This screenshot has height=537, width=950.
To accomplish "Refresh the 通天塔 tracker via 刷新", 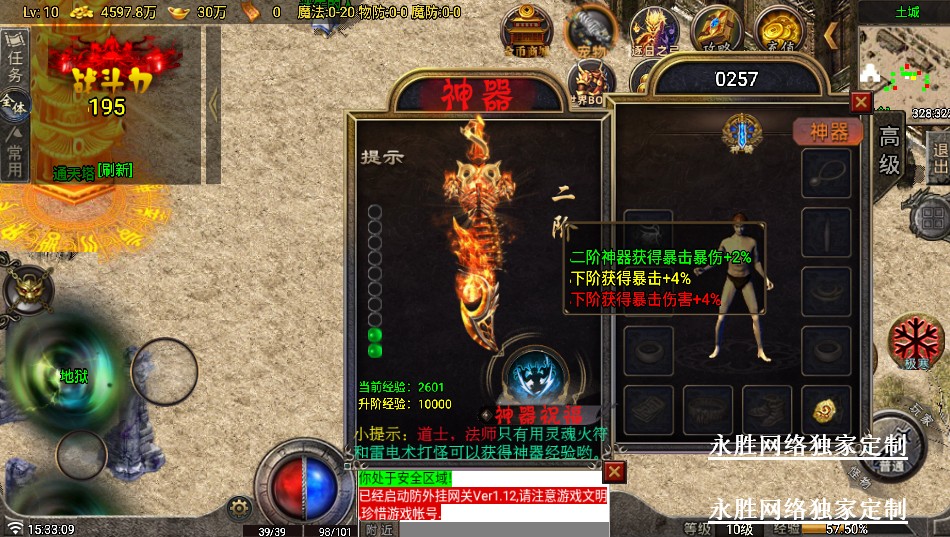I will (x=115, y=172).
